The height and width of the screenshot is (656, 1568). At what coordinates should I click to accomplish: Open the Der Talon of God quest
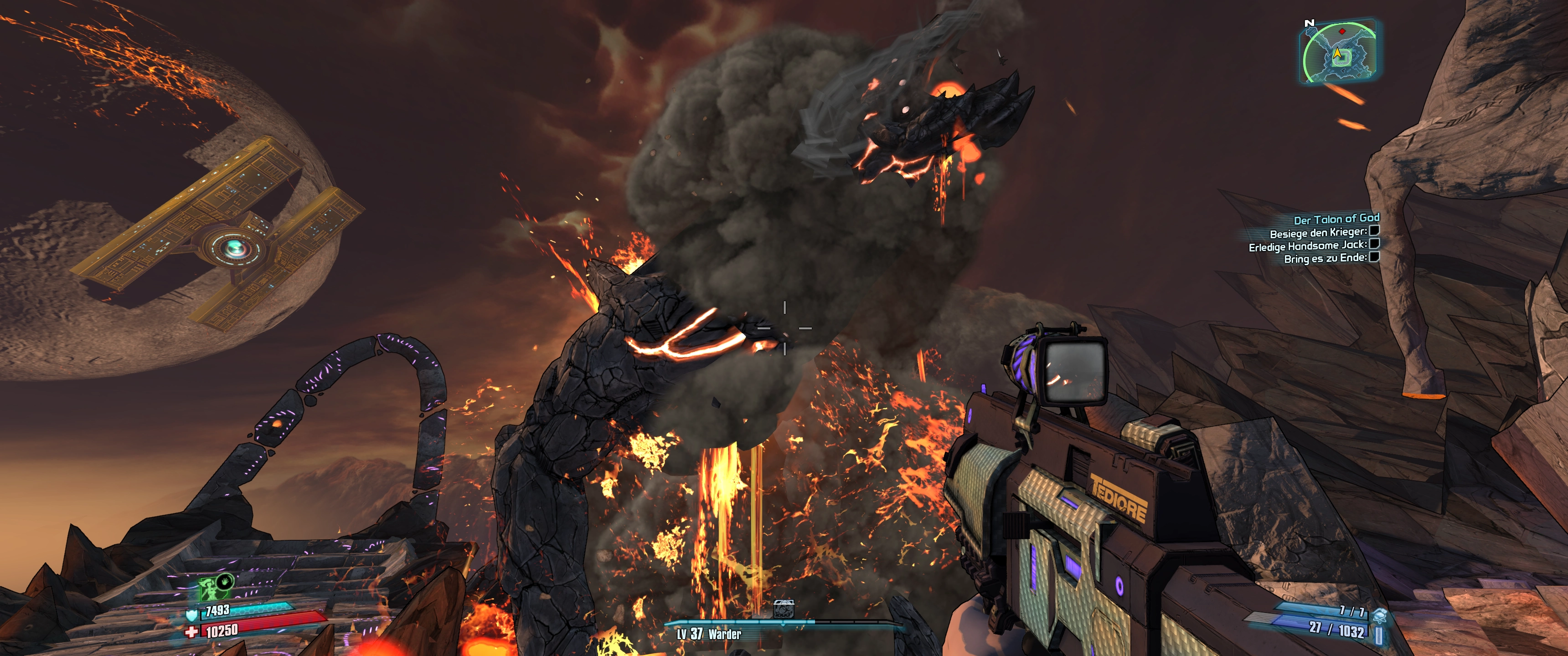point(1336,219)
